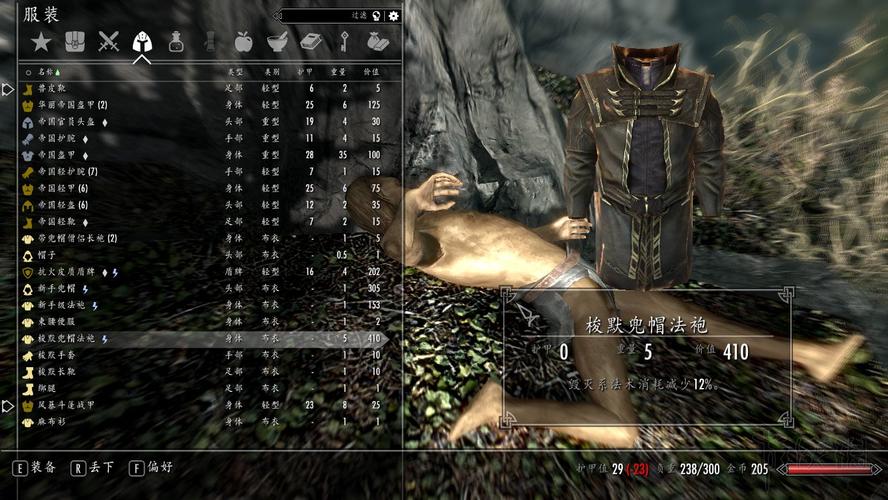This screenshot has width=888, height=500.
Task: Switch to the weapons crossed-swords tab
Action: pos(108,42)
